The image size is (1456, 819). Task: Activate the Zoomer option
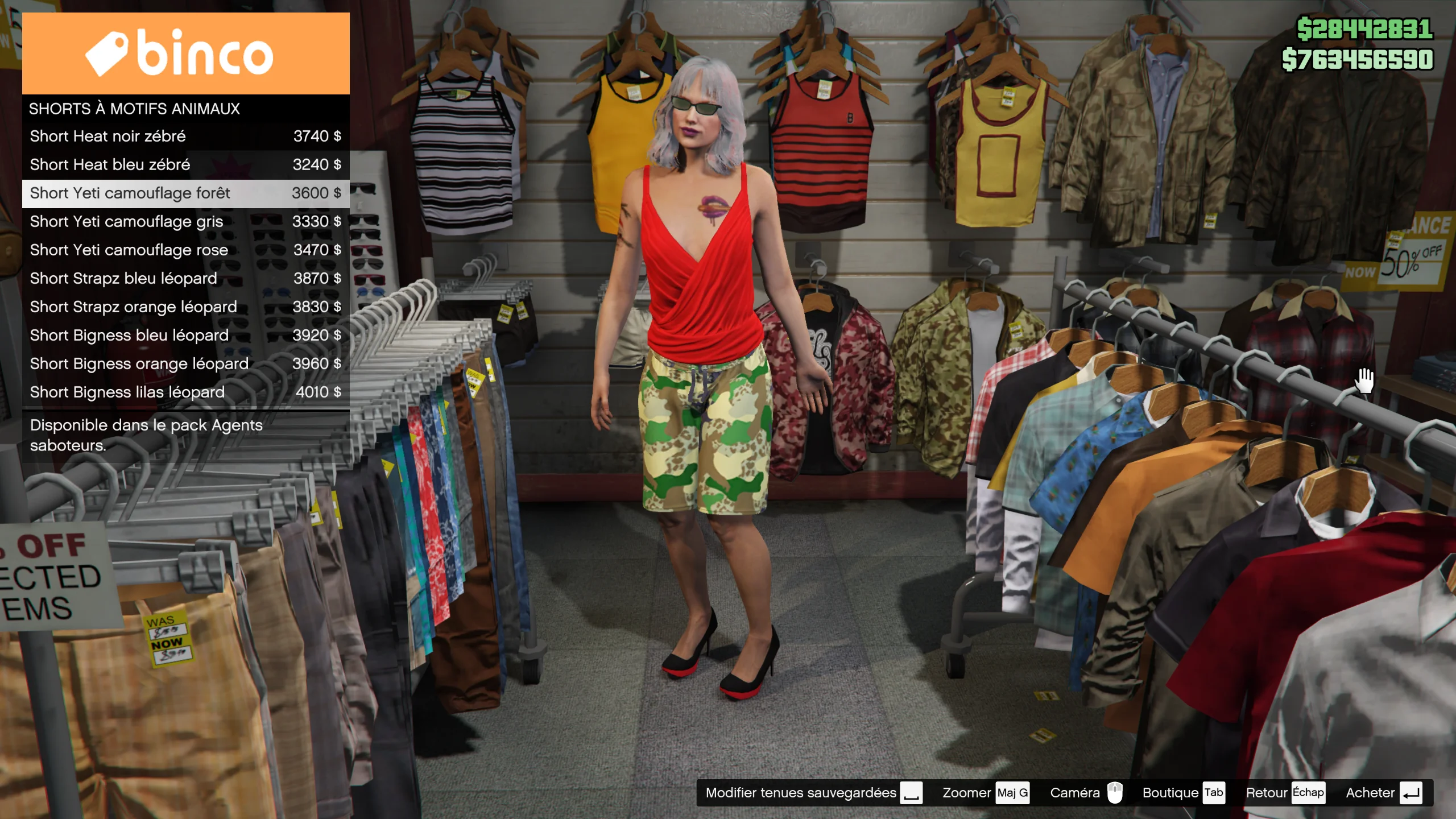click(x=985, y=793)
